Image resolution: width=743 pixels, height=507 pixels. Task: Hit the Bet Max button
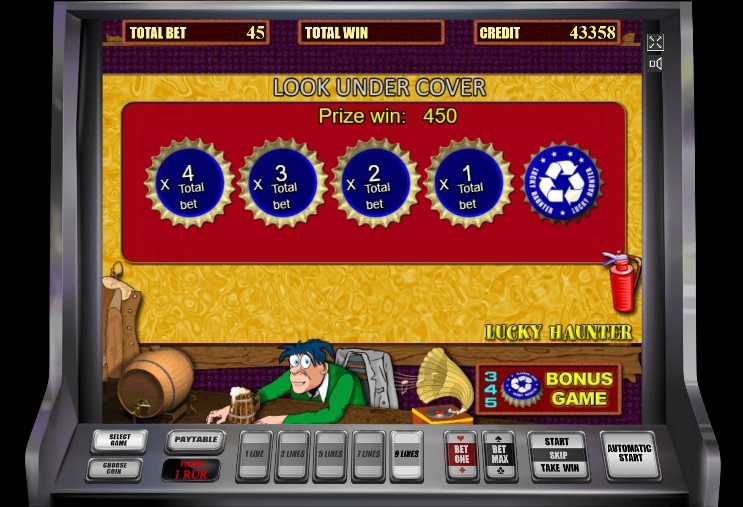tap(499, 455)
